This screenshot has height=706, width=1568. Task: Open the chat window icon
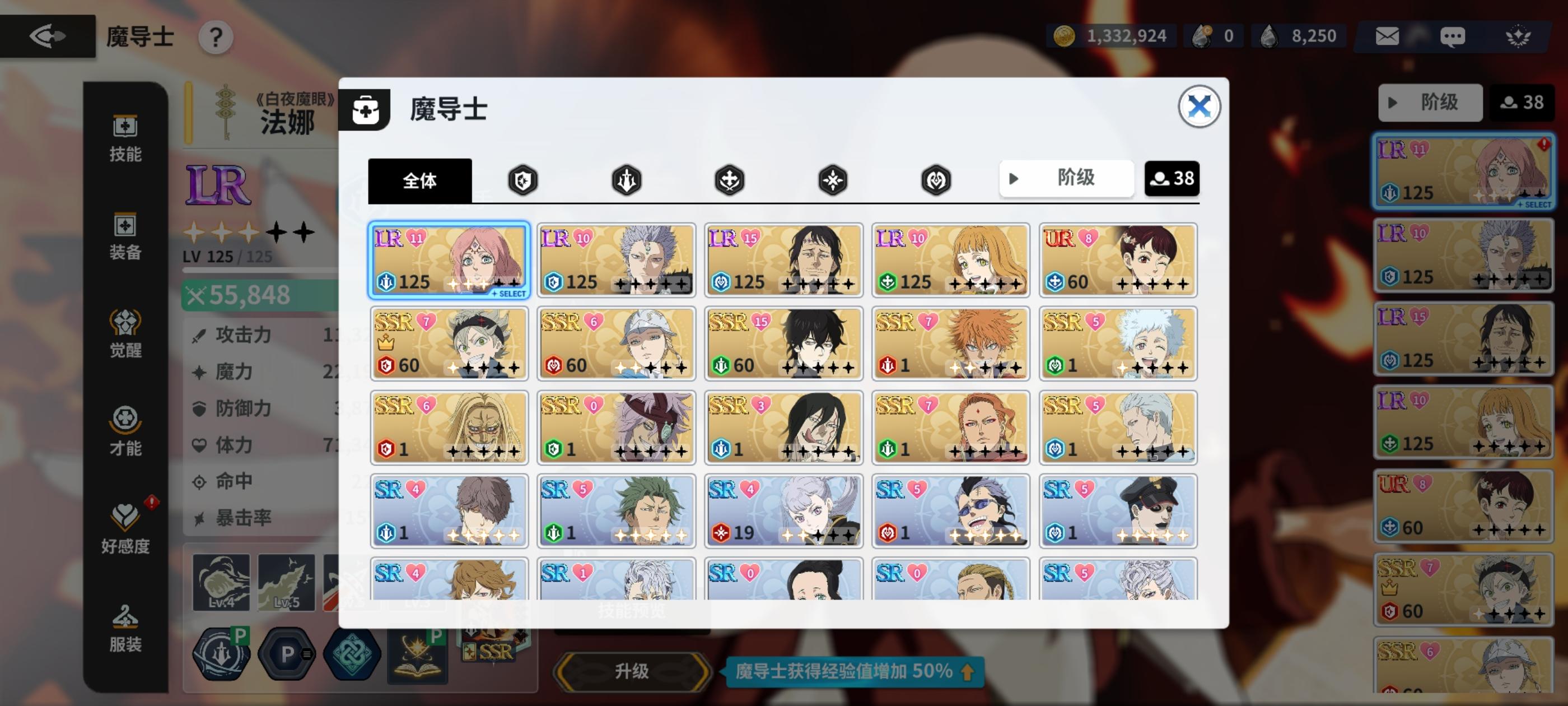pos(1454,36)
